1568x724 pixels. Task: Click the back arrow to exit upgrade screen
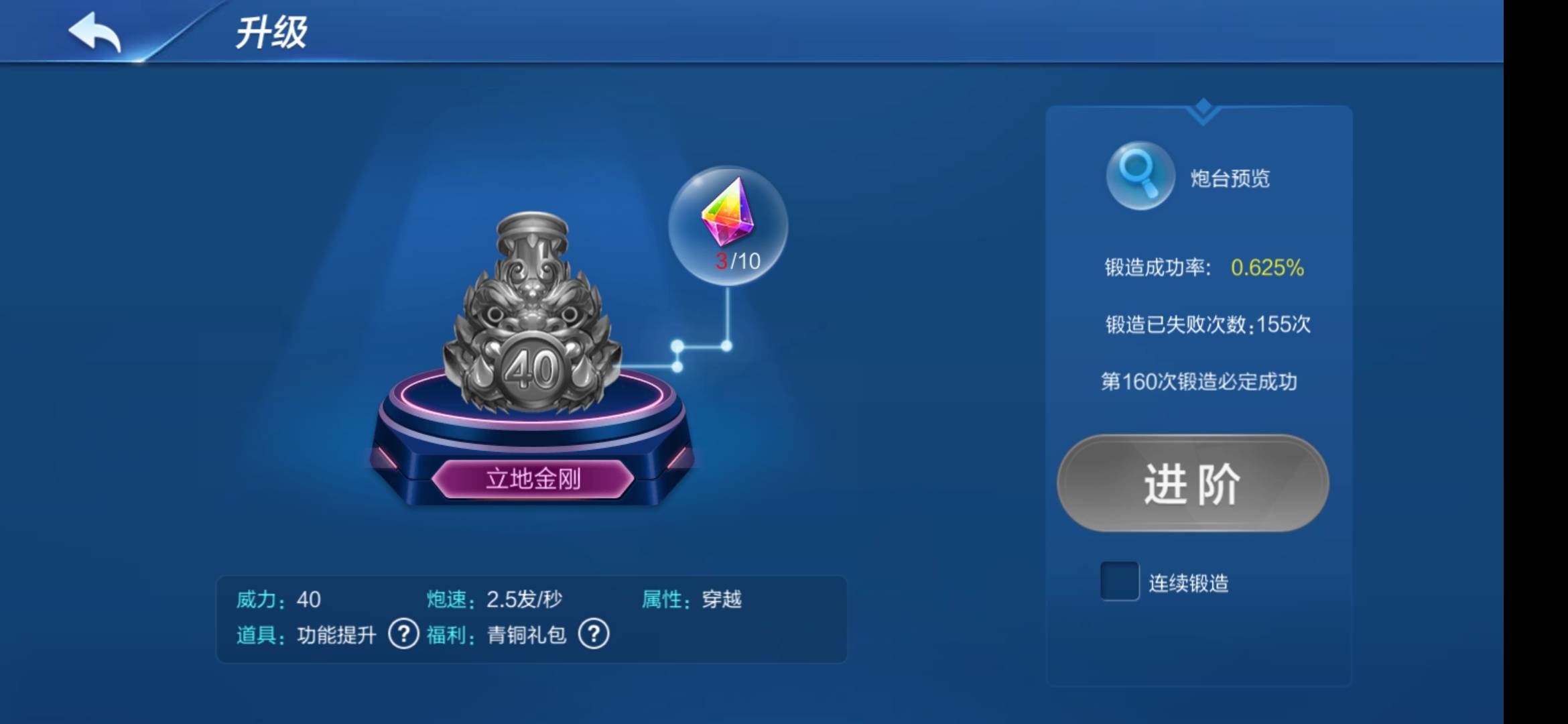point(94,32)
